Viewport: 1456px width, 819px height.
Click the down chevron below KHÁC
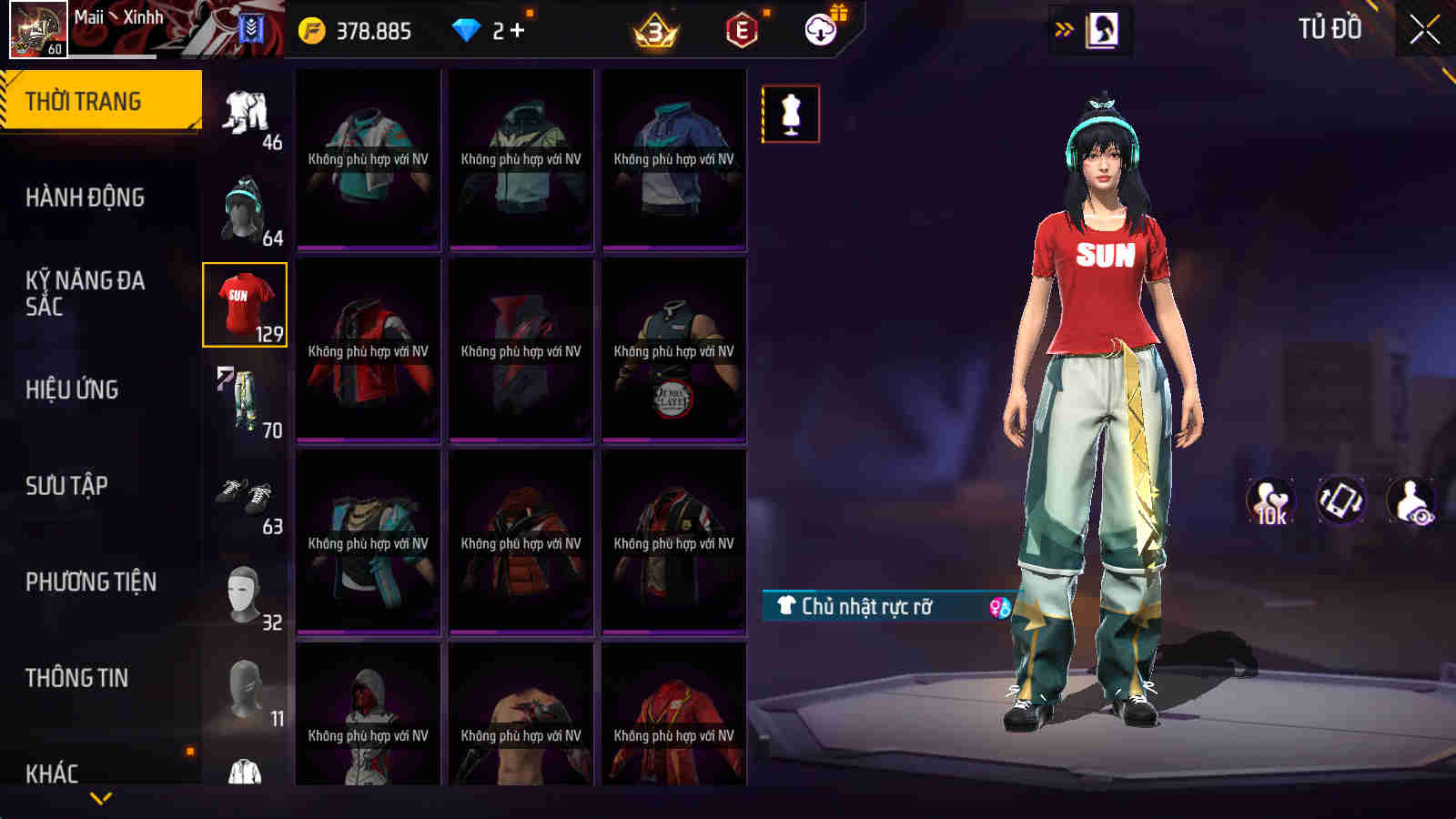point(100,799)
